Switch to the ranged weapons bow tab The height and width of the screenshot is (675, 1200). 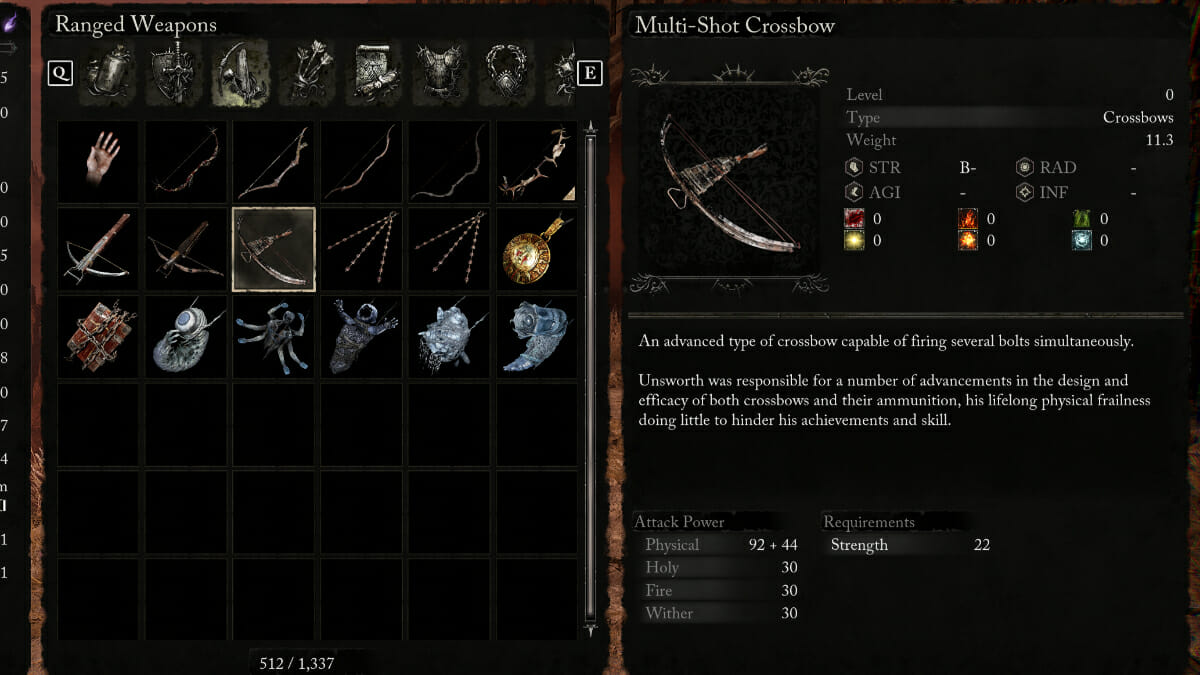coord(240,73)
